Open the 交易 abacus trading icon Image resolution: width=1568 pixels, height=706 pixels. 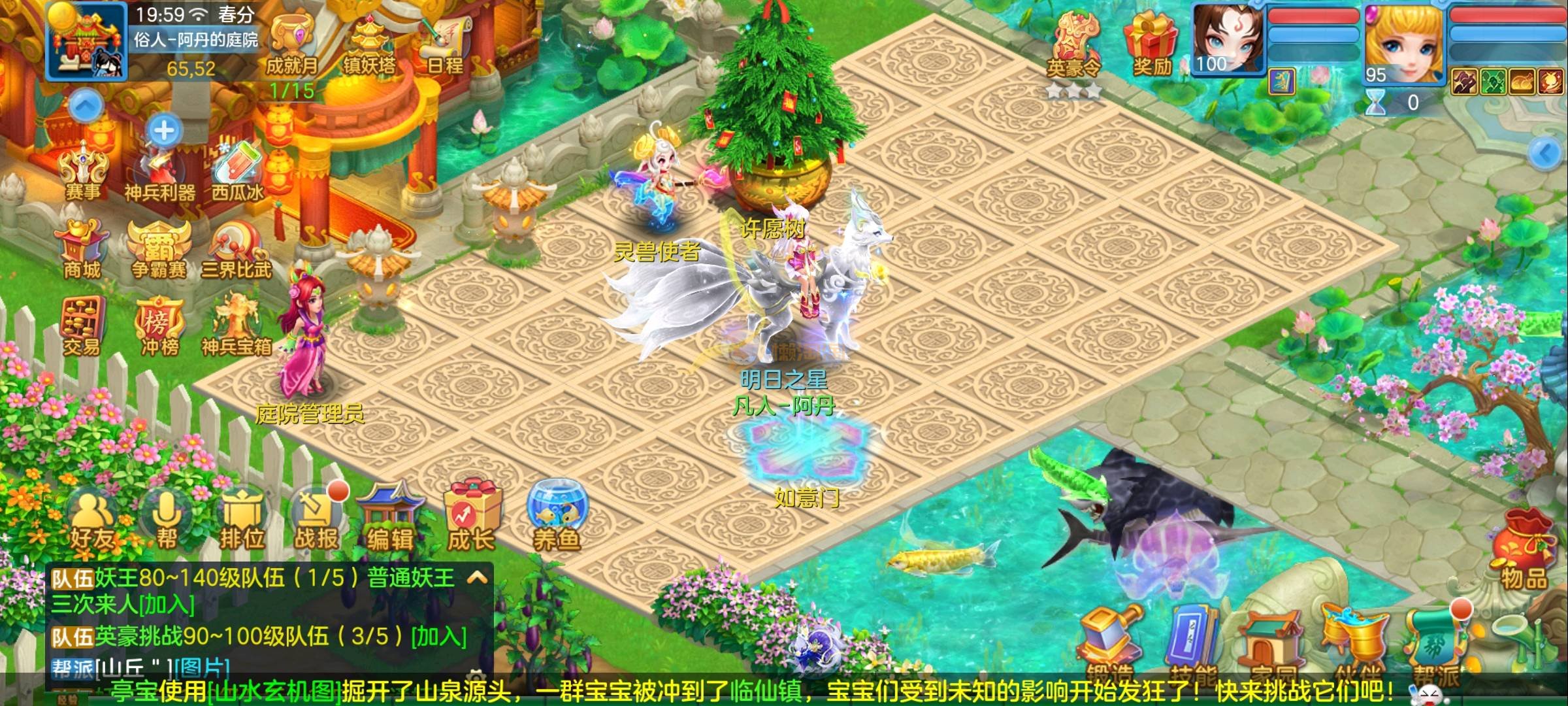[82, 326]
